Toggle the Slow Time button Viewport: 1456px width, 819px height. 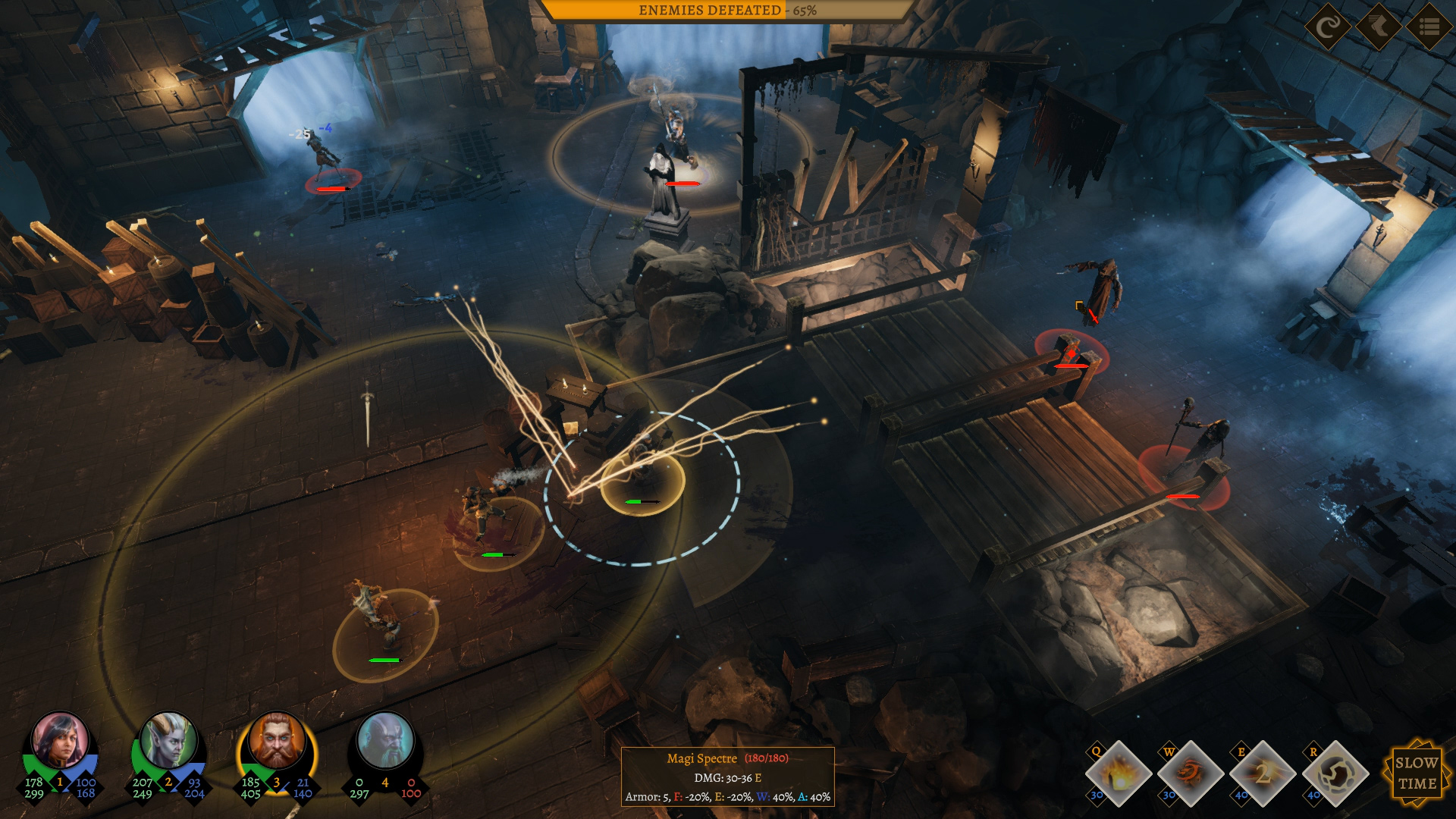(1416, 773)
